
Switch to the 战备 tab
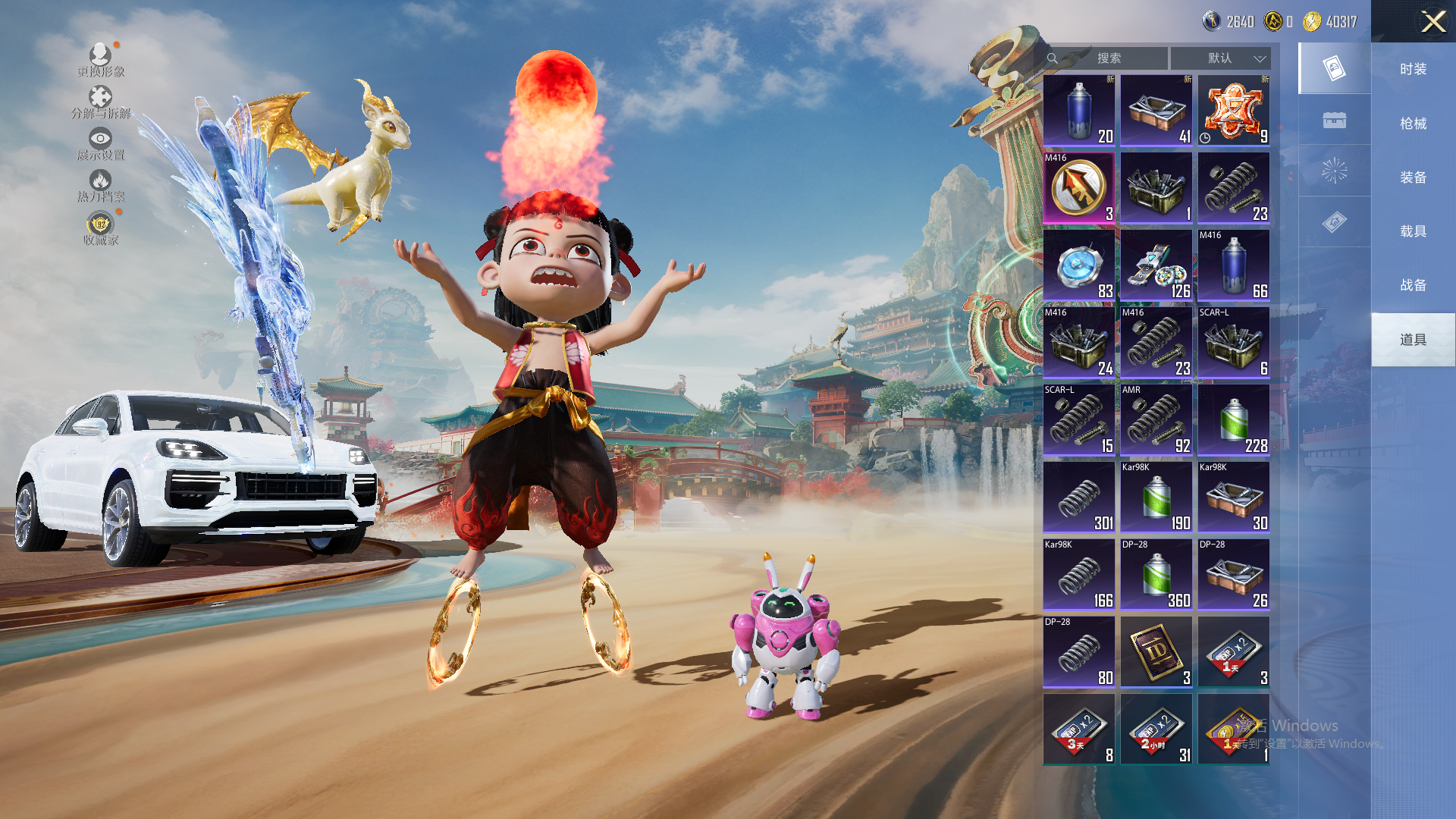[x=1413, y=284]
